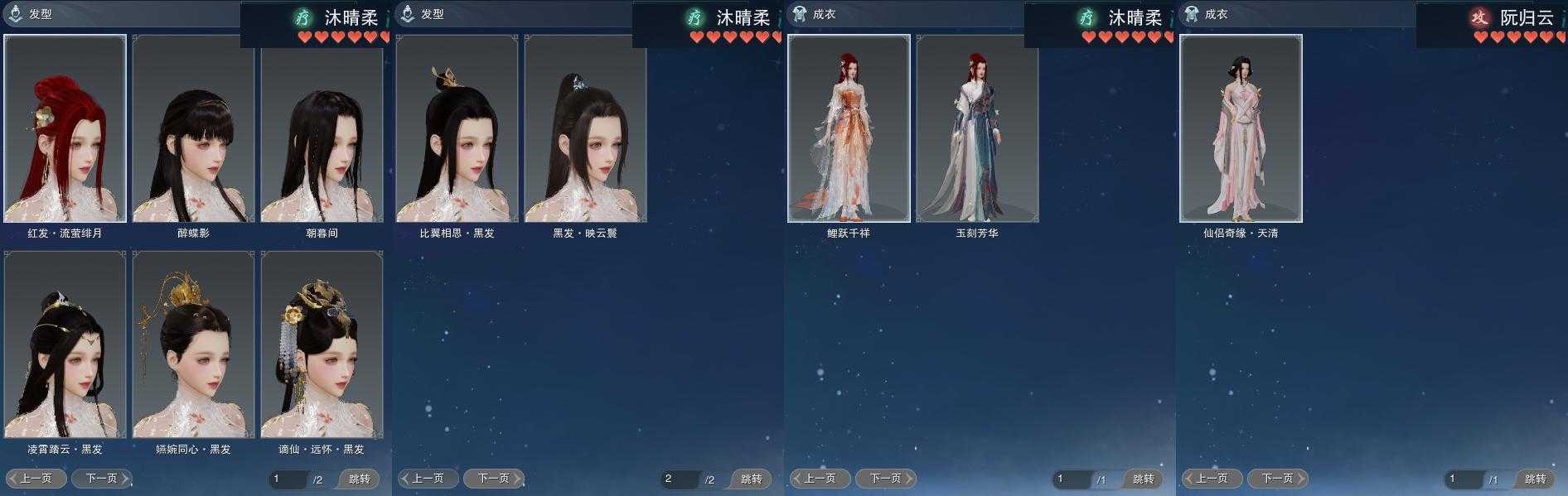Choose the 醉蝶影 hairstyle with bangs

[x=193, y=128]
